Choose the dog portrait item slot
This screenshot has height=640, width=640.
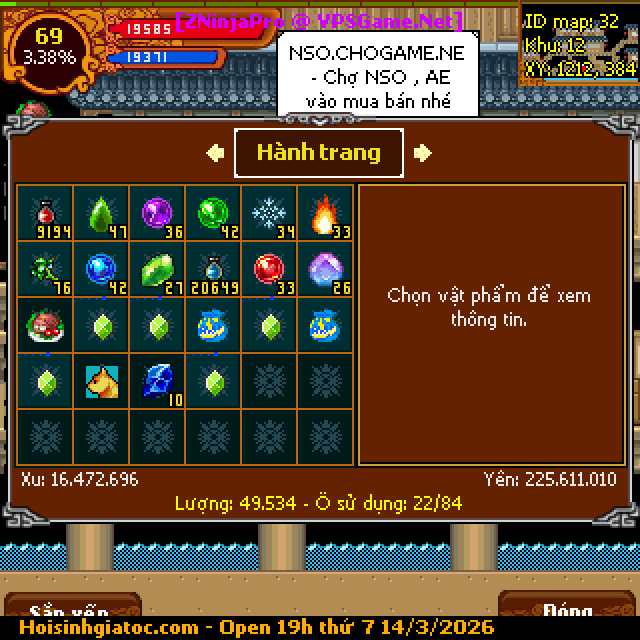pyautogui.click(x=101, y=381)
